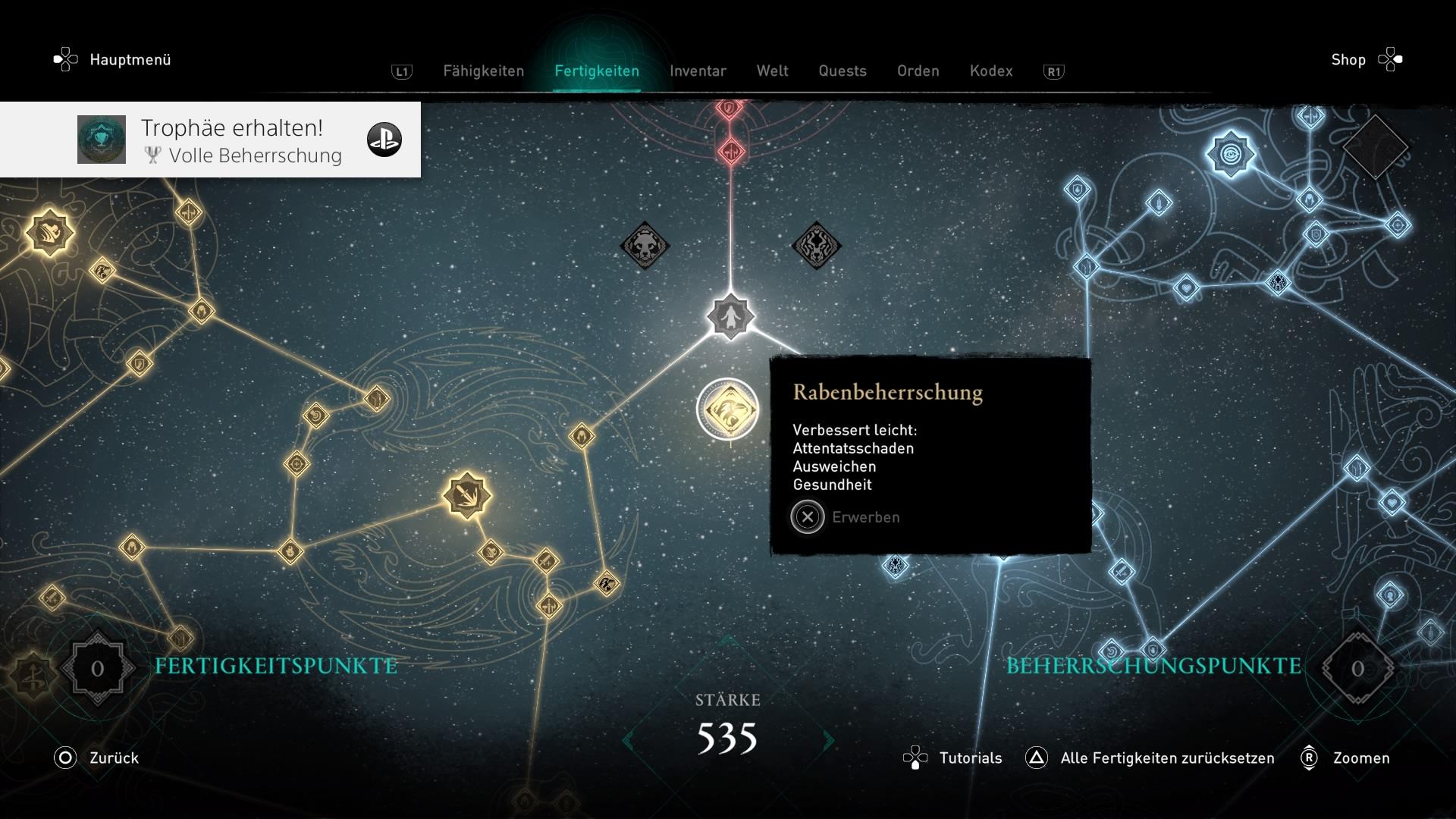1456x819 pixels.
Task: Switch to the Fähigkeiten tab
Action: [483, 71]
